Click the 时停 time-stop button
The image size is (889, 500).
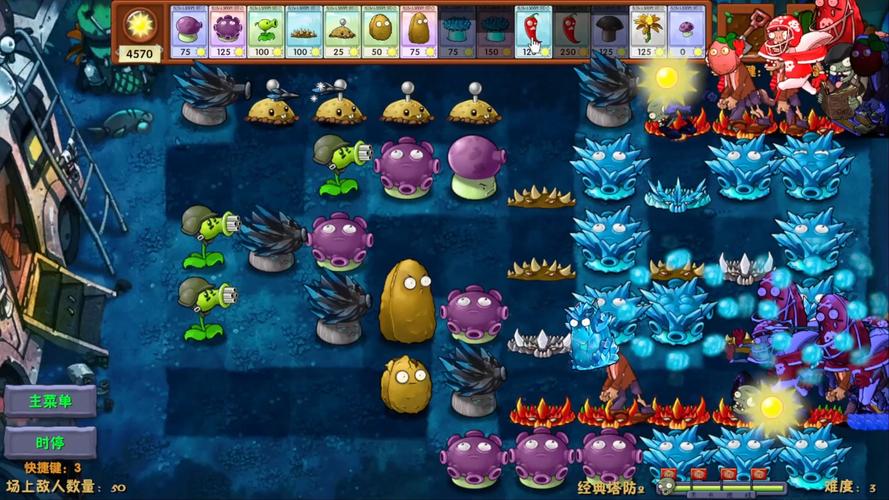point(49,441)
